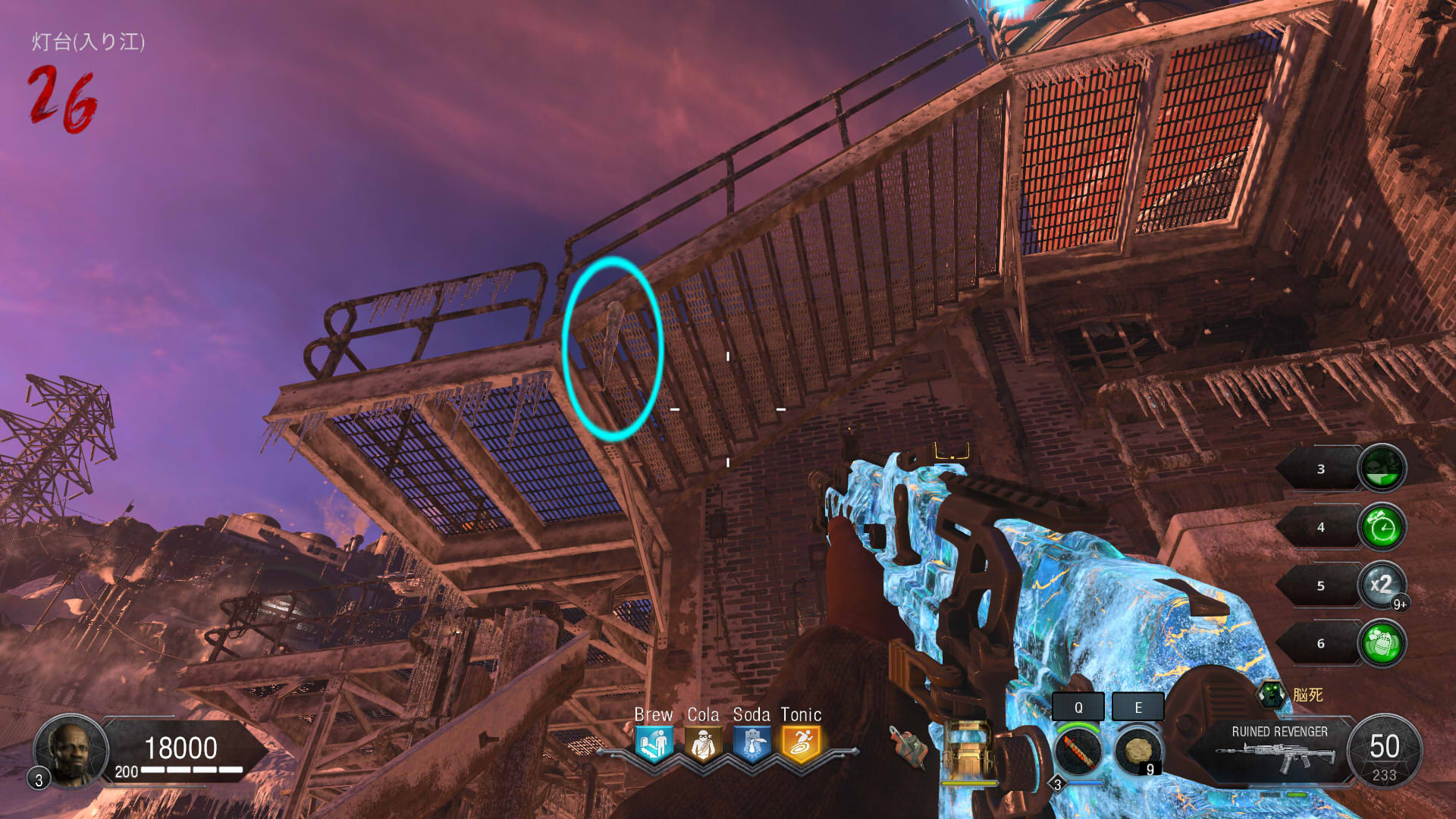
Task: Select the Brew perk icon
Action: pyautogui.click(x=654, y=744)
